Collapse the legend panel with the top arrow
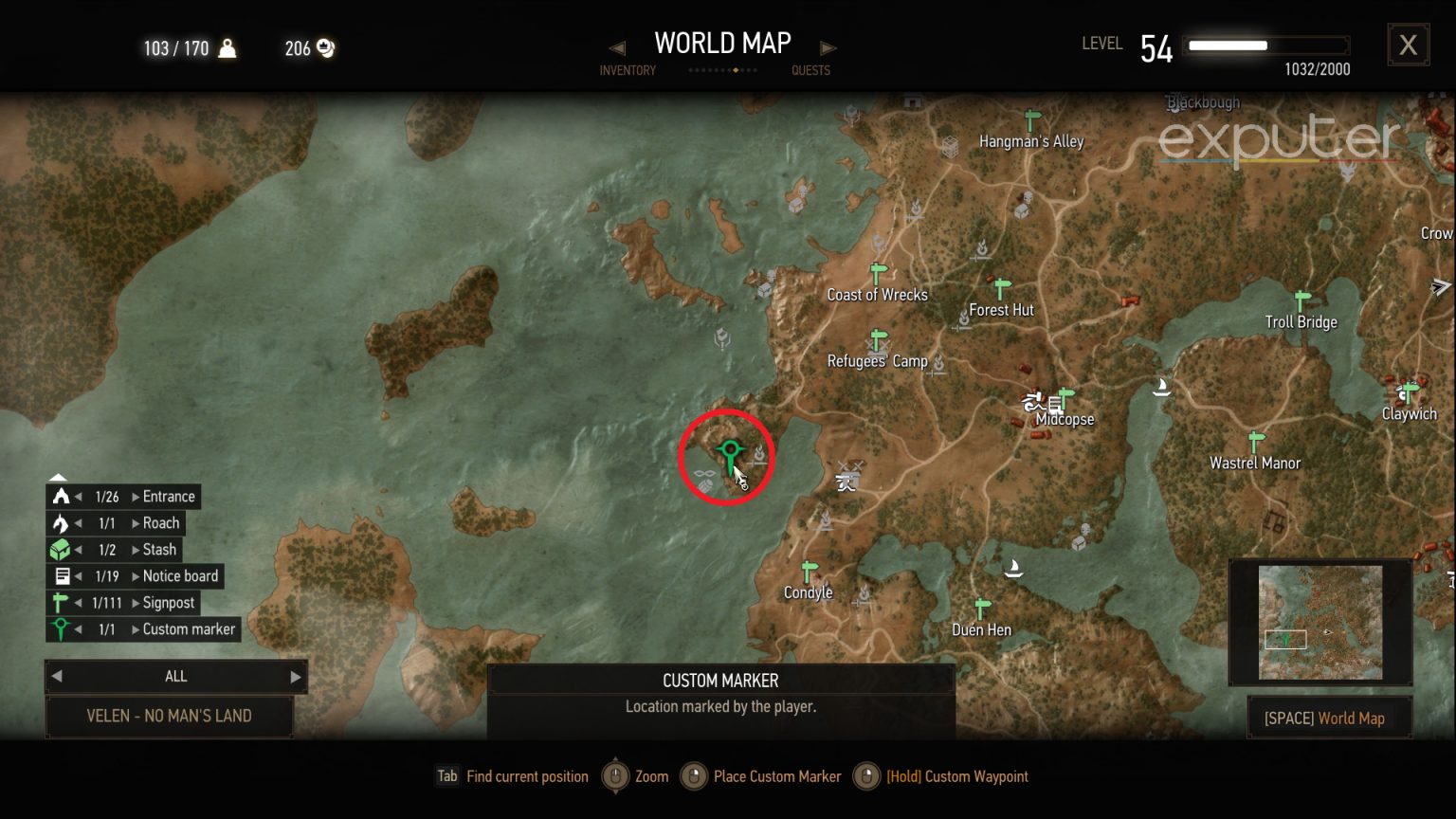 coord(58,476)
